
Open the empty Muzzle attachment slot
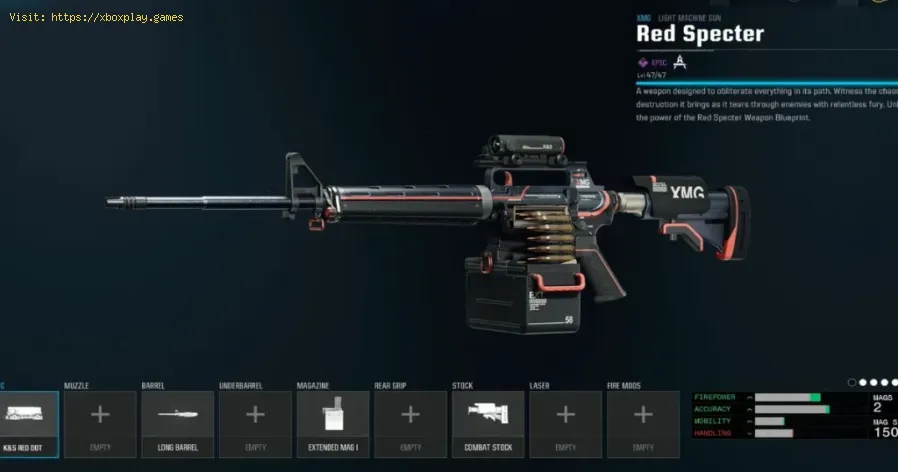[100, 424]
